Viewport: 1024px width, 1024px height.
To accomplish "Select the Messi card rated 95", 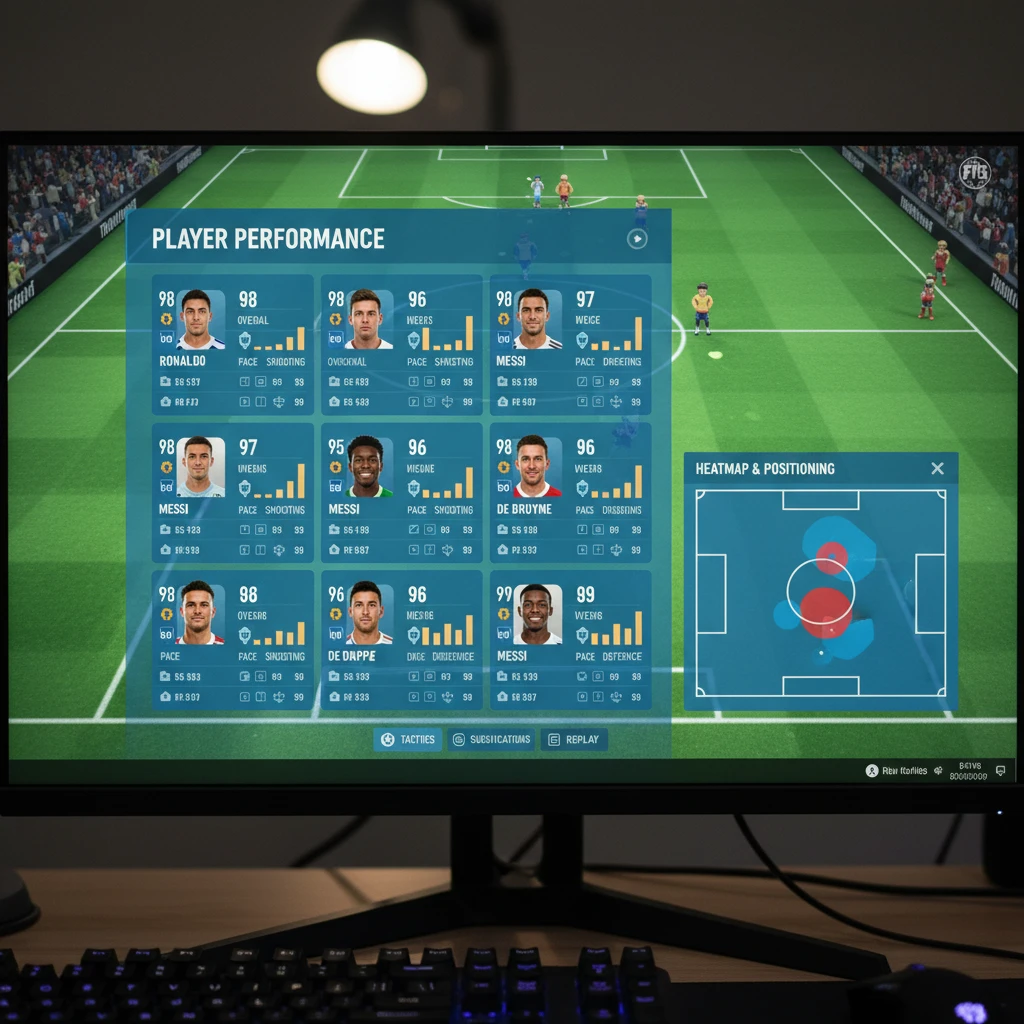I will (401, 492).
